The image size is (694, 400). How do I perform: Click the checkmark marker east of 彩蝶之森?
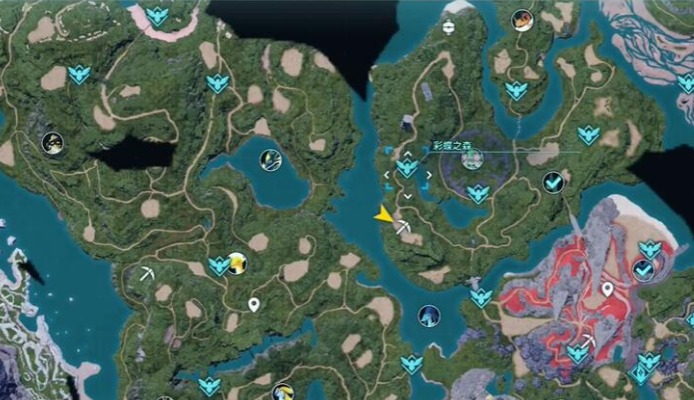click(x=552, y=181)
